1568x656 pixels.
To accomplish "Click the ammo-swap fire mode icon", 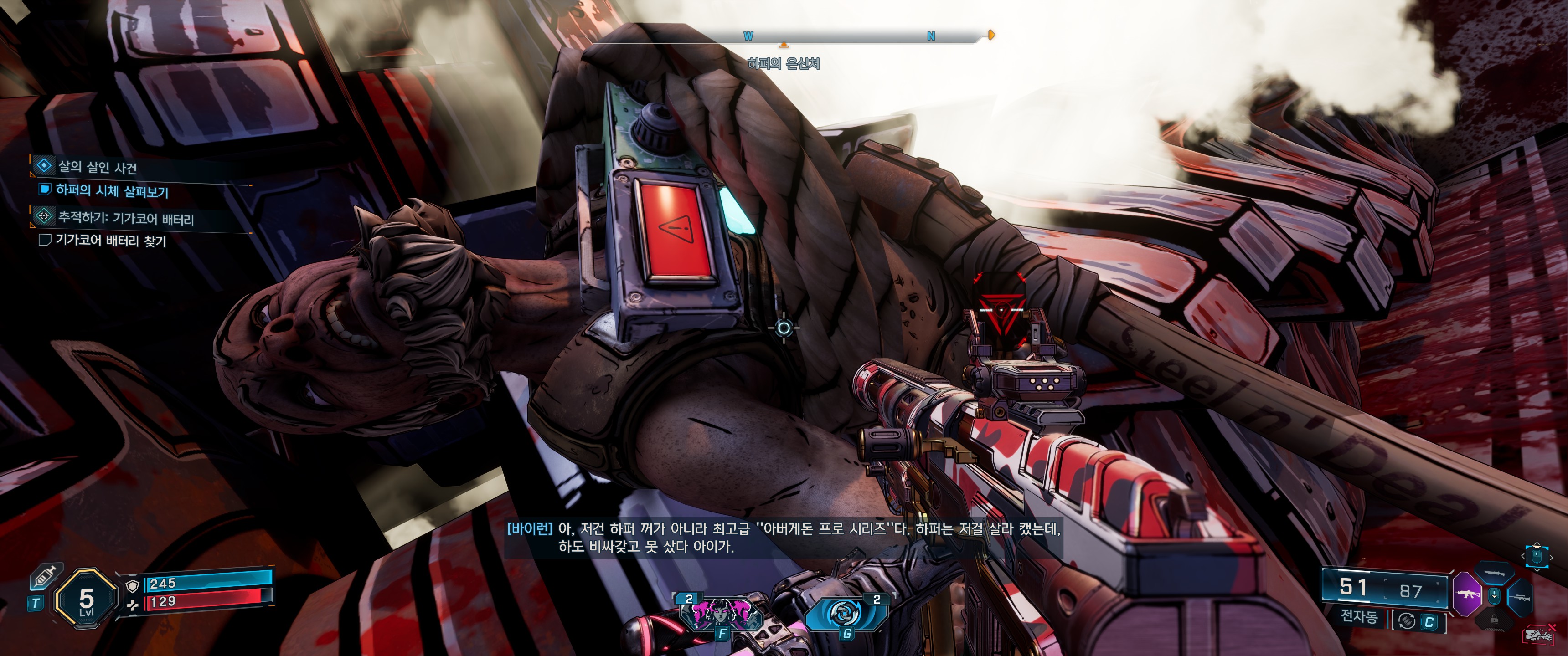I will pyautogui.click(x=1407, y=621).
